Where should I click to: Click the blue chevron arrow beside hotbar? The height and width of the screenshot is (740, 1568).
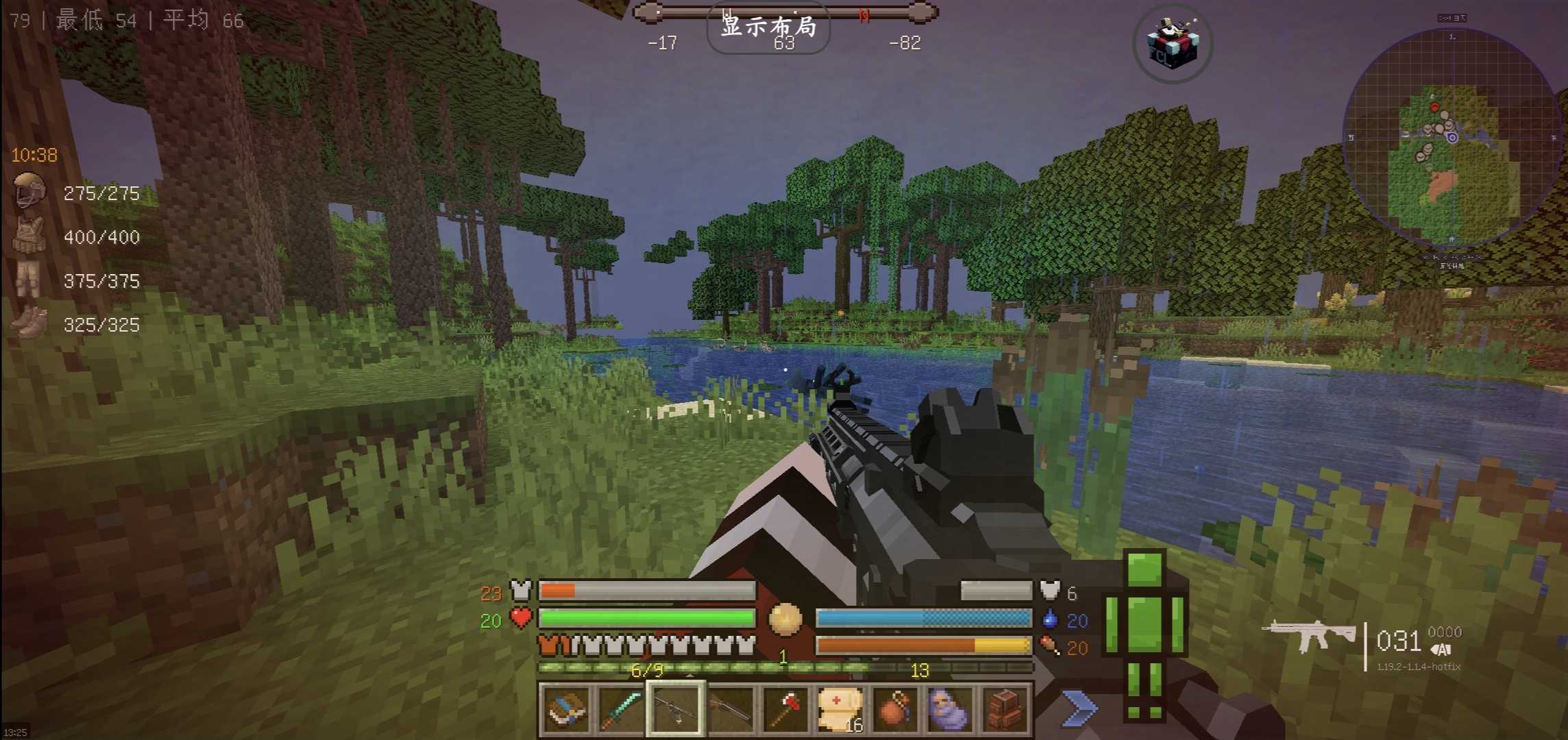(x=1079, y=708)
